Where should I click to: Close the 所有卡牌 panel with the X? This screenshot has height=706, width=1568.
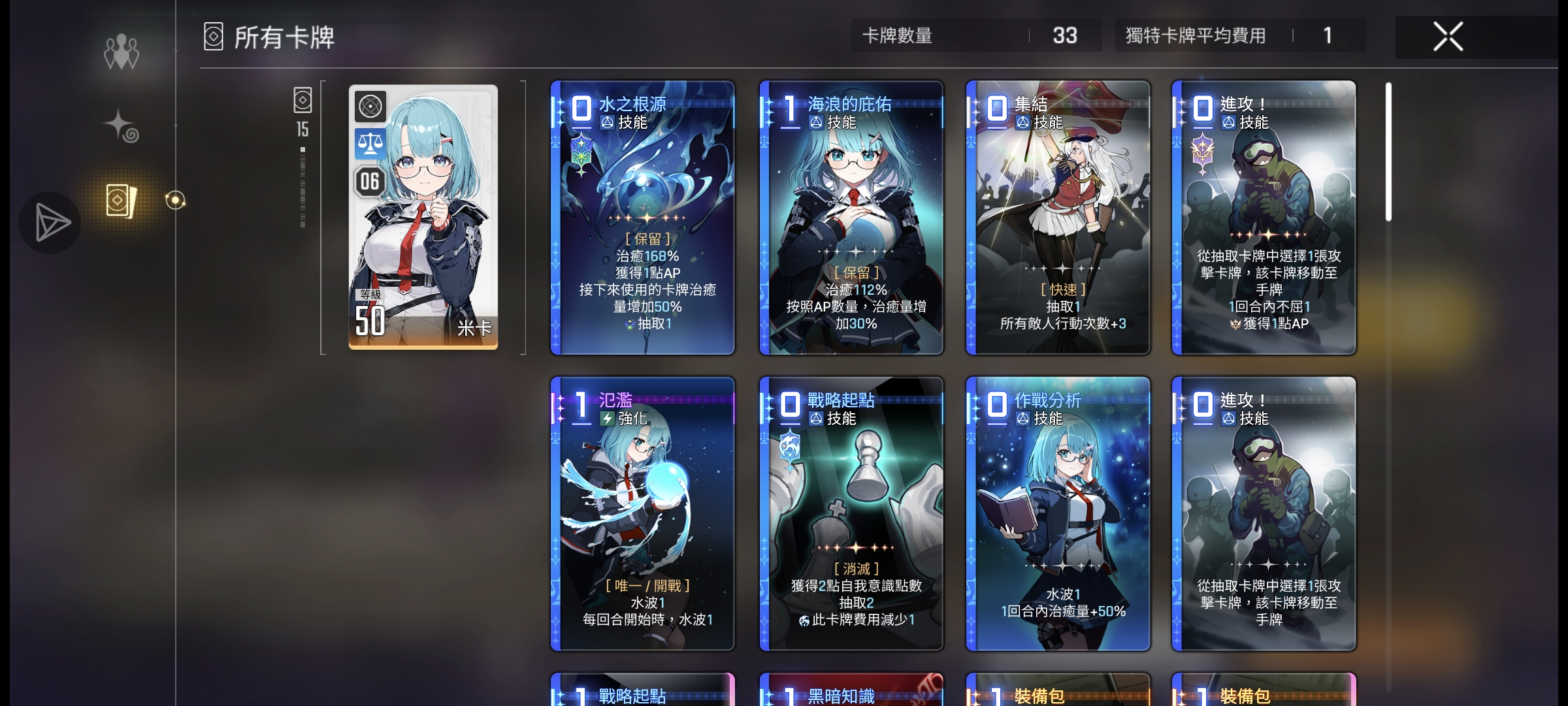[1448, 36]
